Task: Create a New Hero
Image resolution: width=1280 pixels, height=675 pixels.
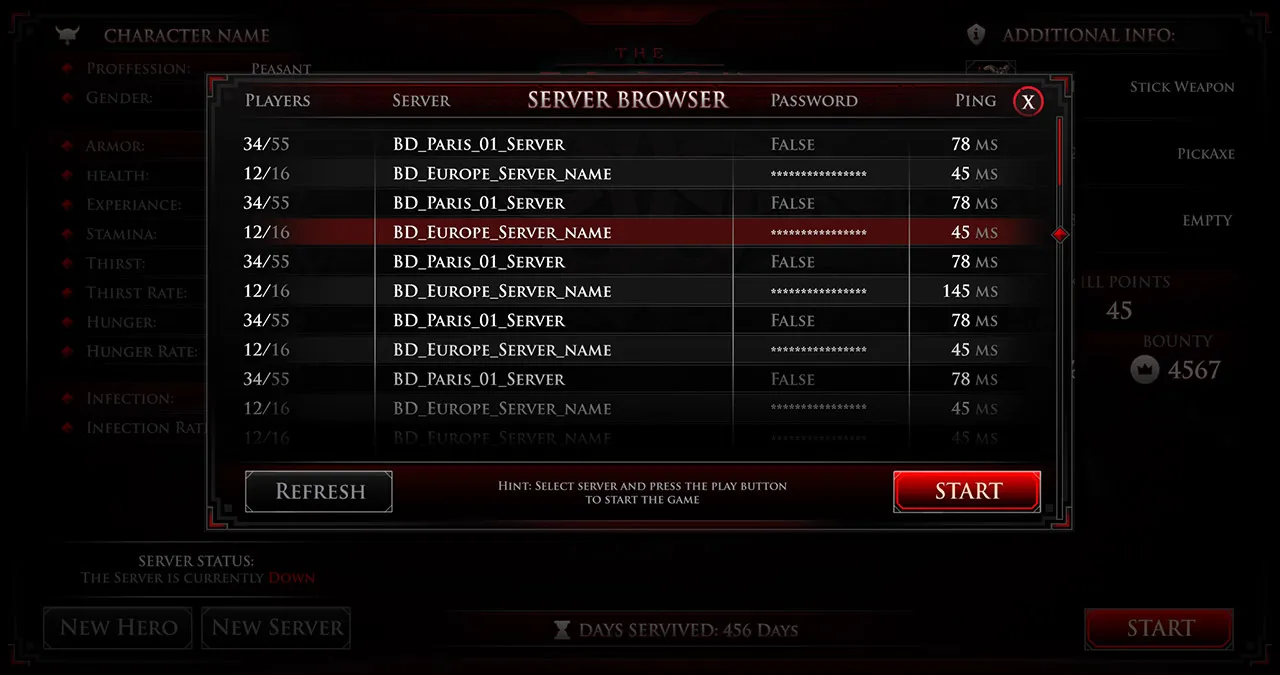Action: click(118, 628)
